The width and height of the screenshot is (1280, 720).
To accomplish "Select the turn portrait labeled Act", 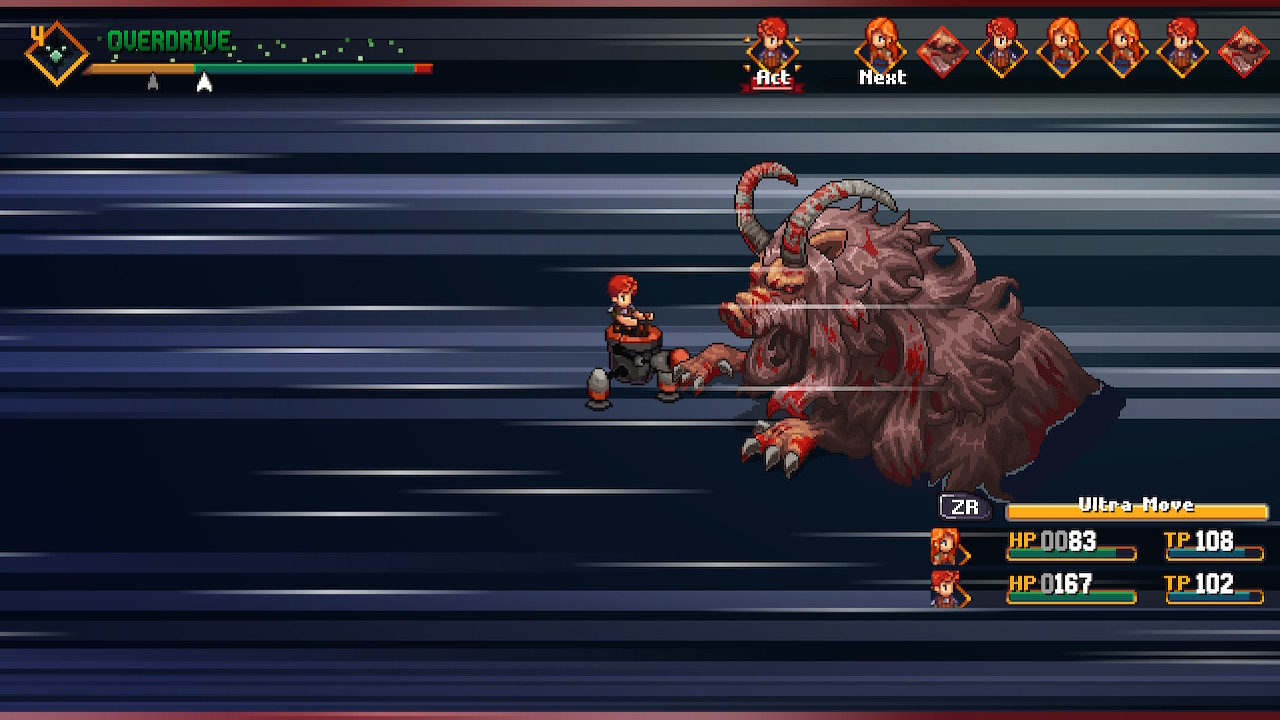I will (772, 46).
